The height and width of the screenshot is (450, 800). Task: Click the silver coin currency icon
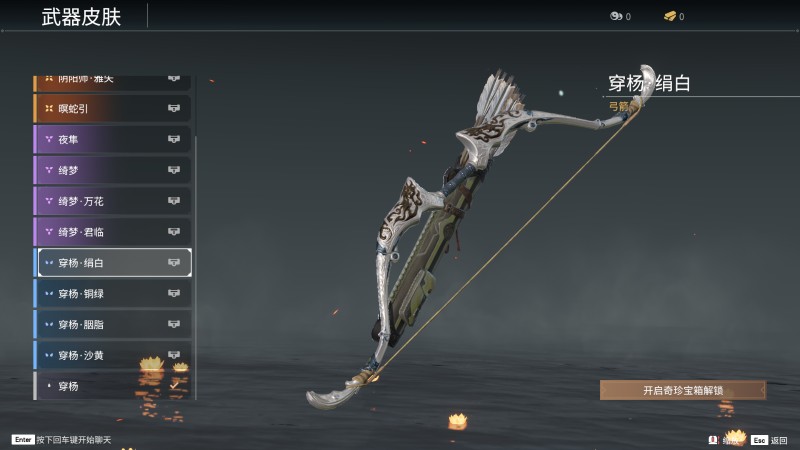click(x=615, y=17)
